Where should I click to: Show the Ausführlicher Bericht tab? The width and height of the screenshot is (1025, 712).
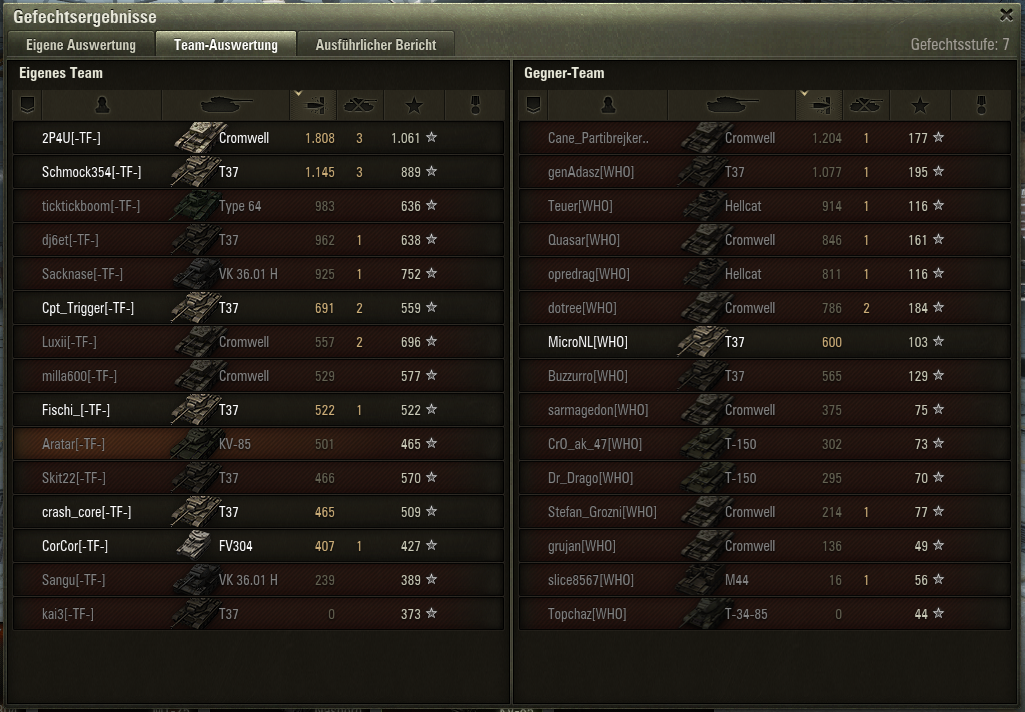376,45
